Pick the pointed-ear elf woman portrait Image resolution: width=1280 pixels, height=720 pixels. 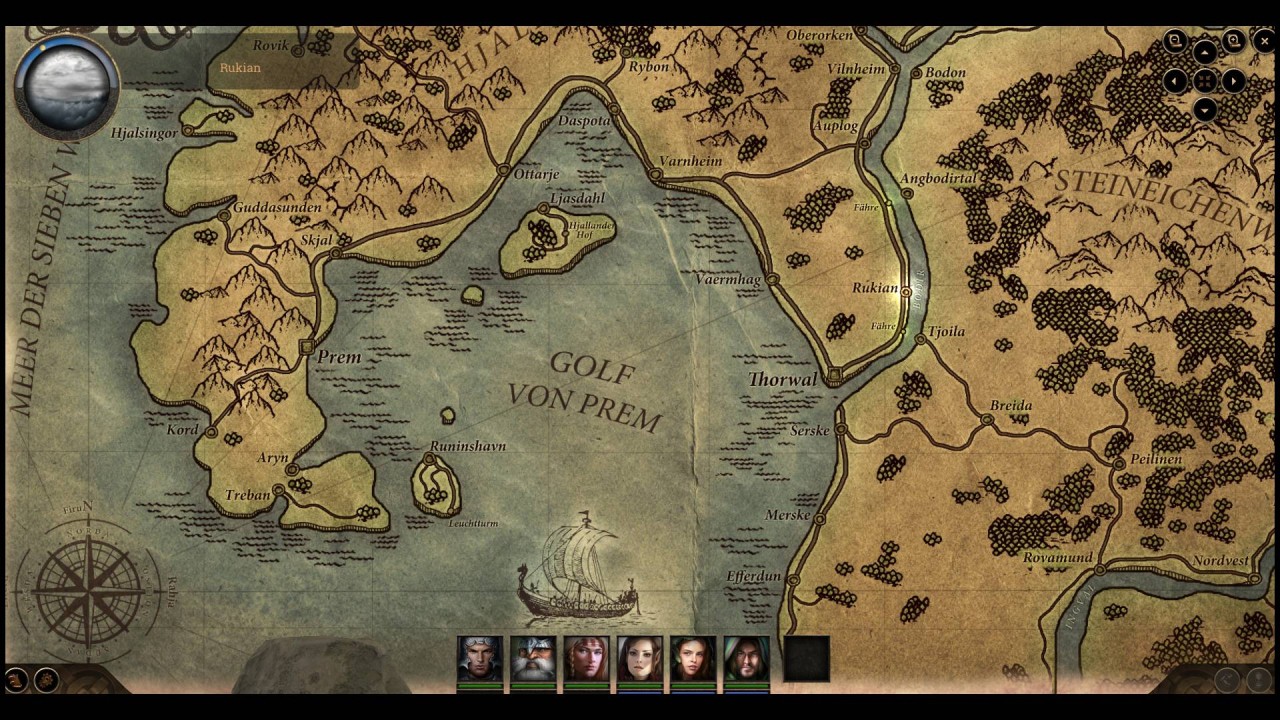point(640,658)
